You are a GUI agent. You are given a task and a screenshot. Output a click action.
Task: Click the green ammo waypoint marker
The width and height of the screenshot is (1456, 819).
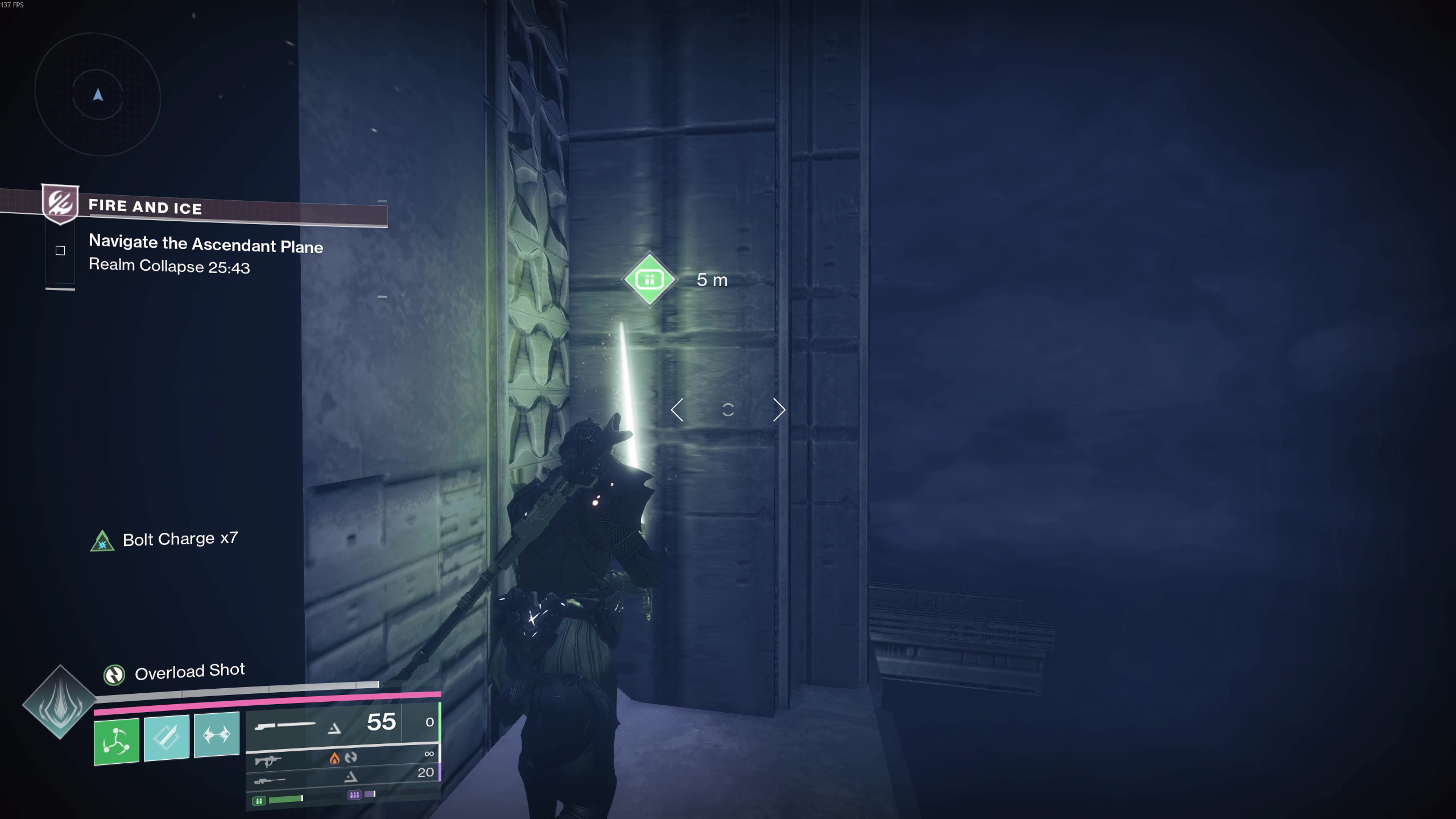(x=650, y=279)
